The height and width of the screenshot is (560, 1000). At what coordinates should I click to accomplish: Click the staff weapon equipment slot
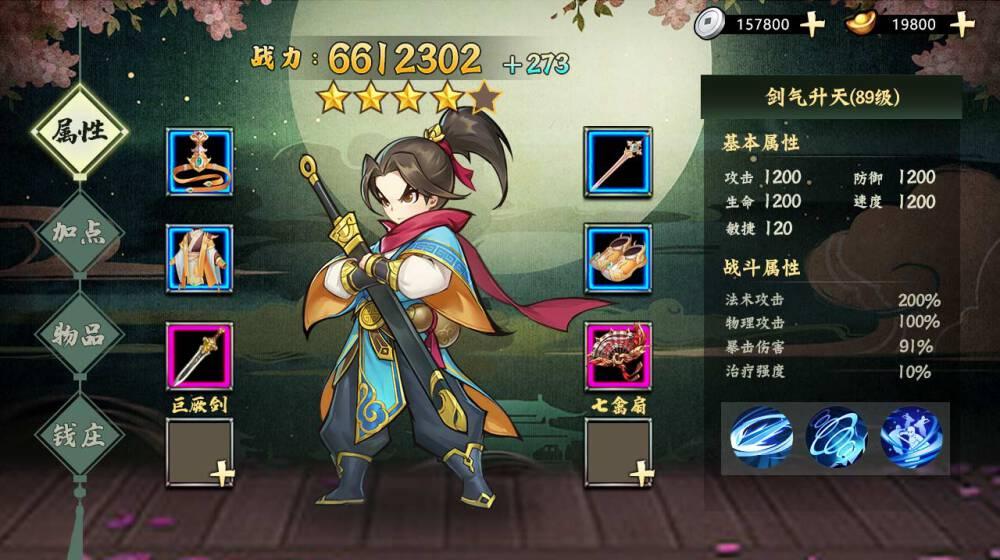(618, 161)
